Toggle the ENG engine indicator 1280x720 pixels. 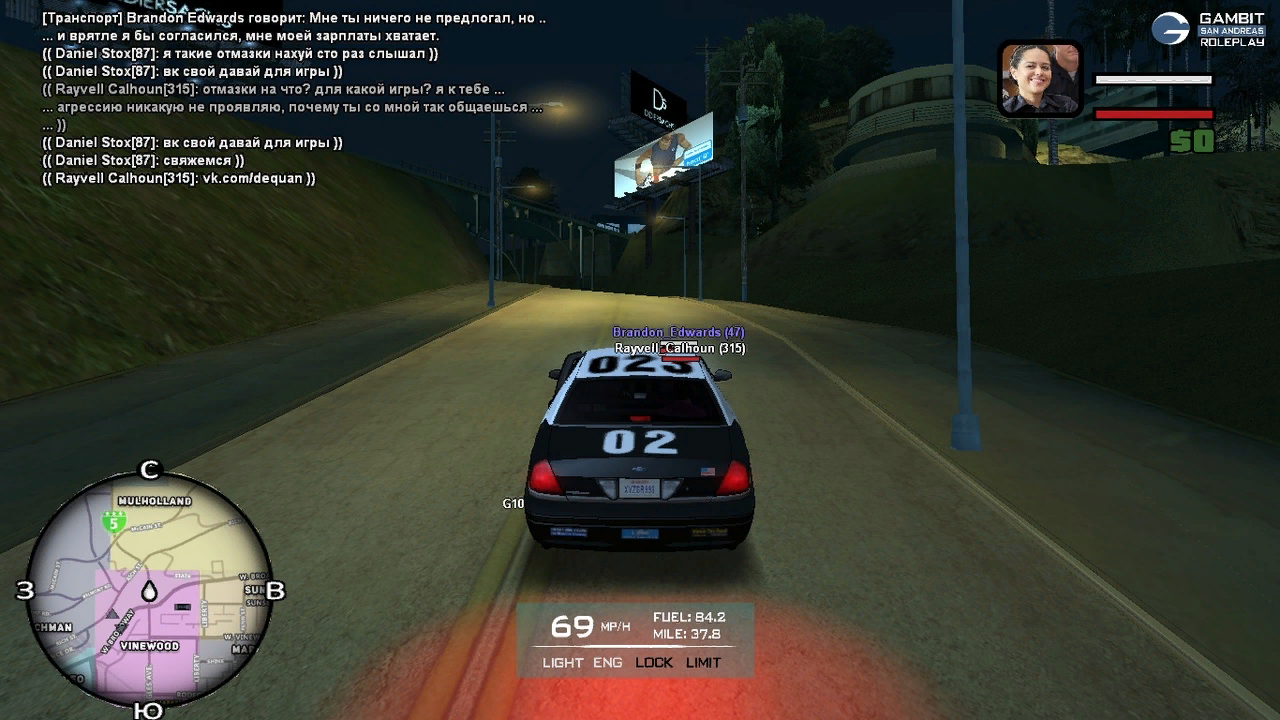(607, 663)
